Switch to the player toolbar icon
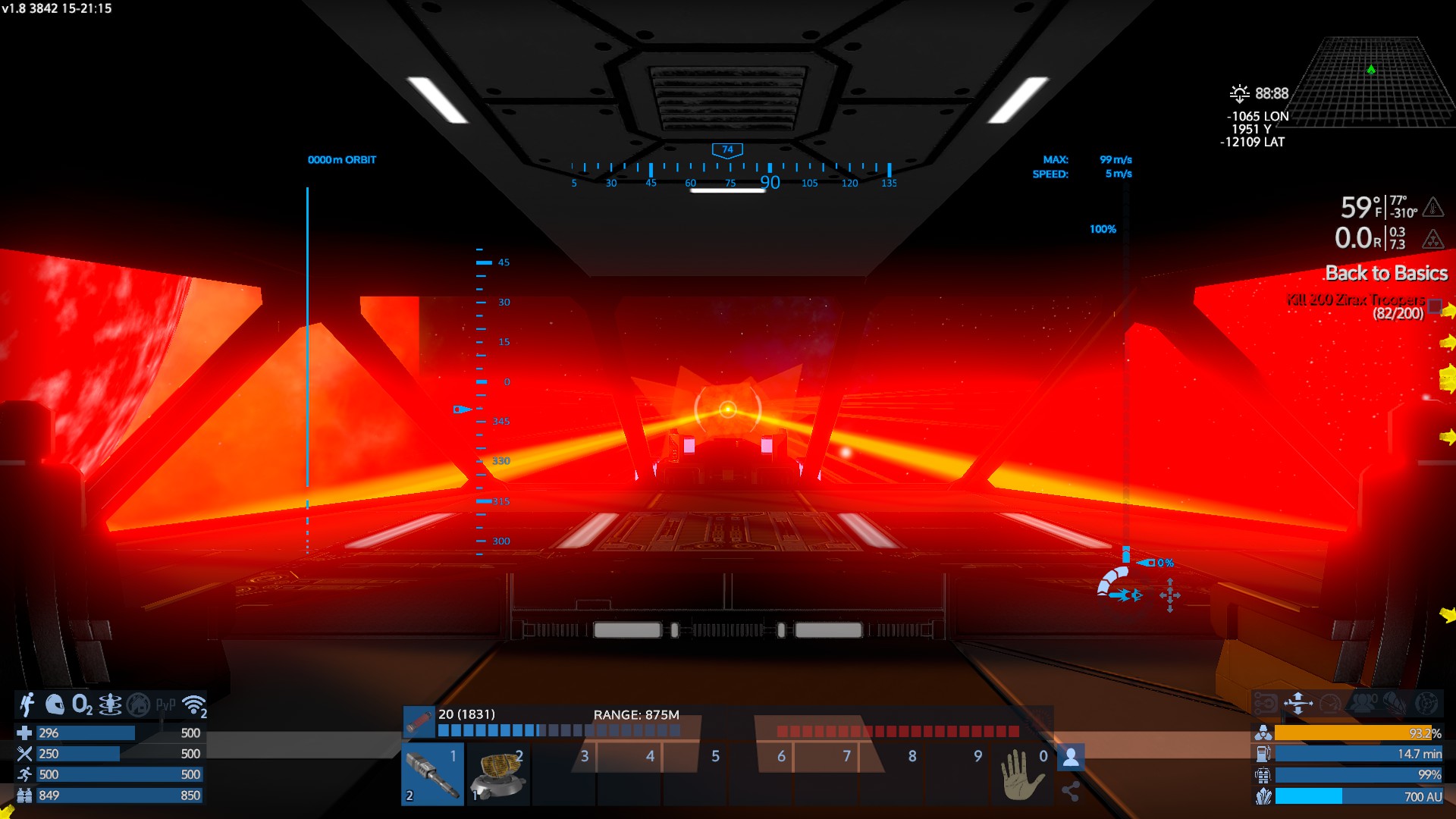This screenshot has width=1456, height=819. (x=1071, y=756)
